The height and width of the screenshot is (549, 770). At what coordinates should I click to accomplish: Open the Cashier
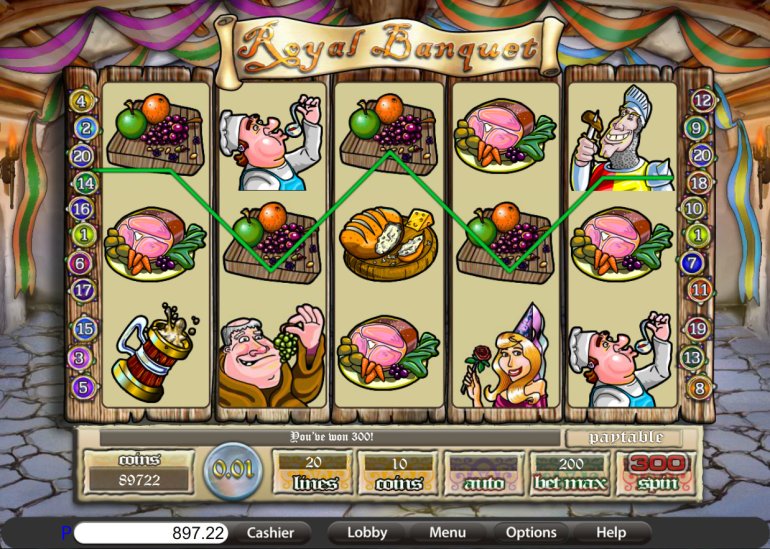pos(270,533)
